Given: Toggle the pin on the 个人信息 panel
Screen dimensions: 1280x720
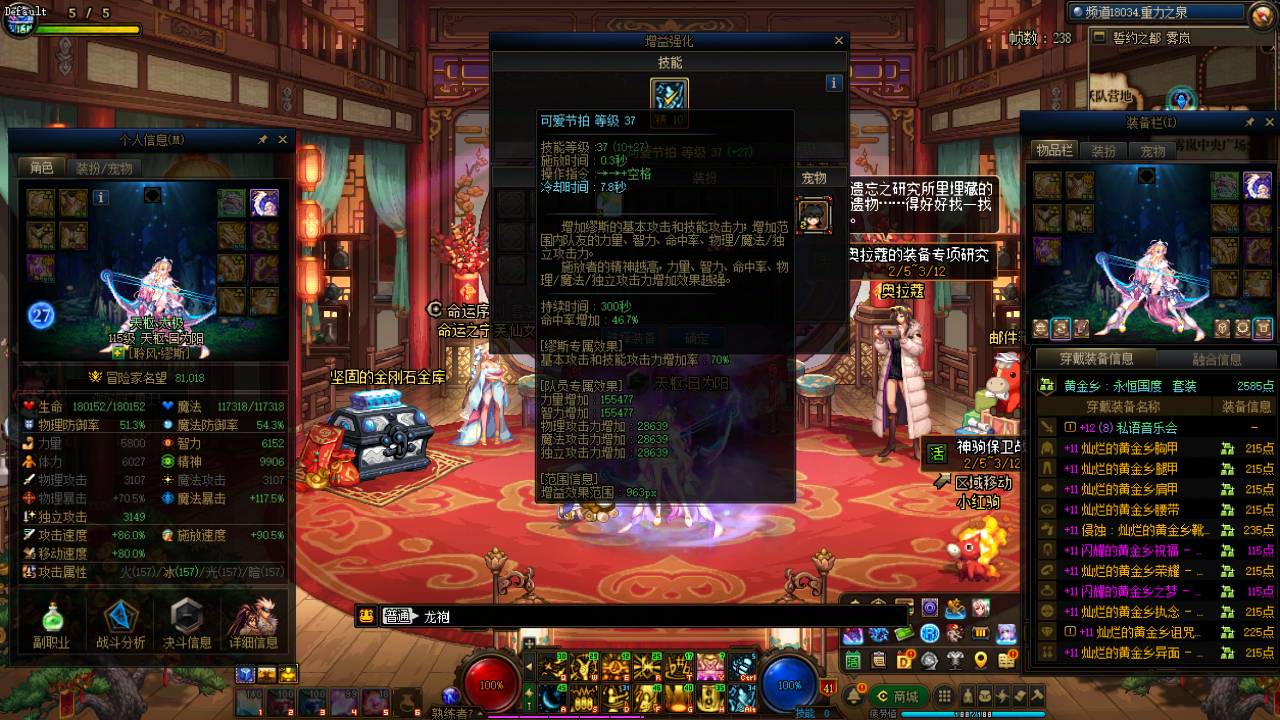Looking at the screenshot, I should (262, 139).
